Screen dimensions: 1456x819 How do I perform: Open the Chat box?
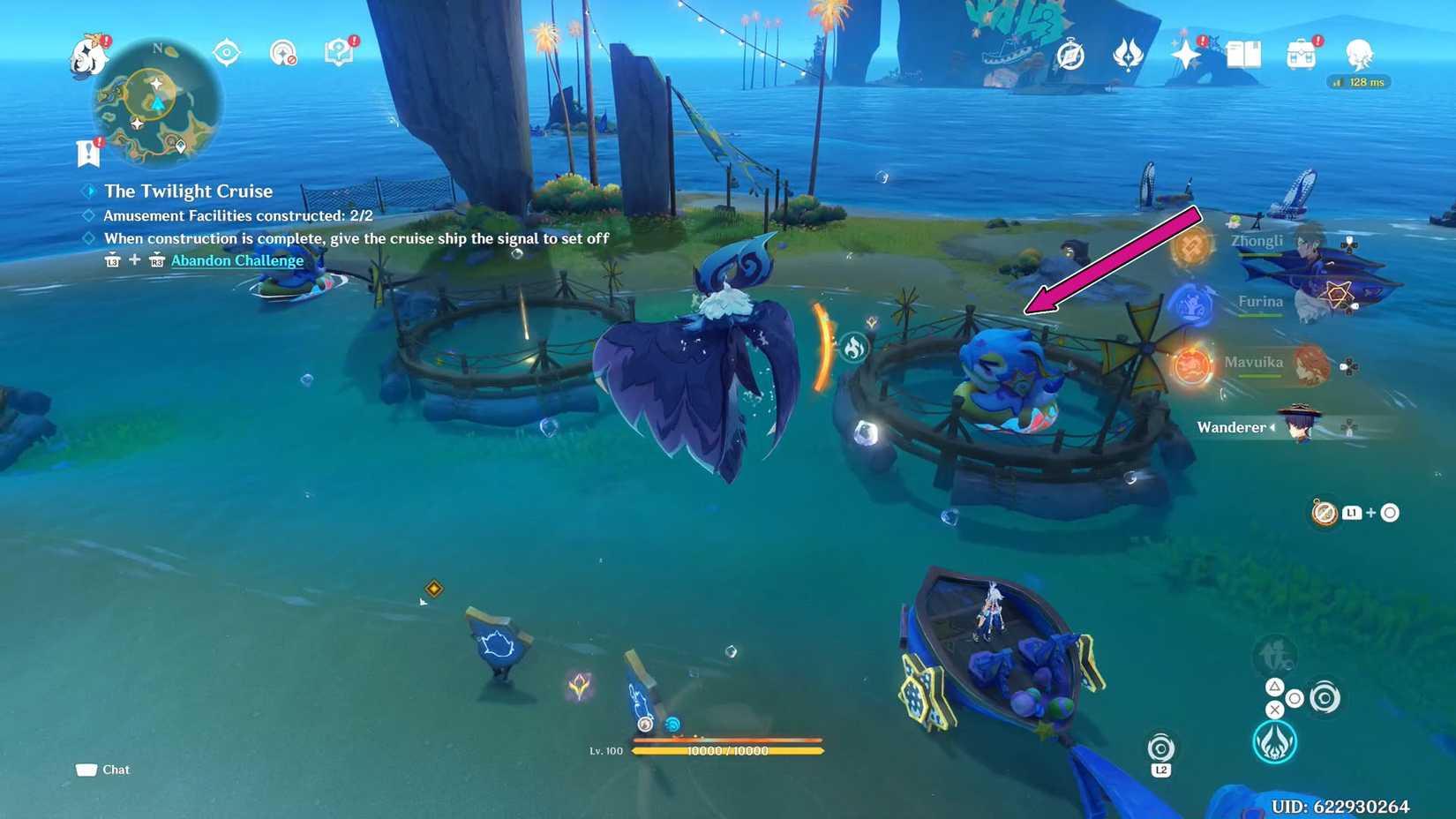pyautogui.click(x=103, y=770)
